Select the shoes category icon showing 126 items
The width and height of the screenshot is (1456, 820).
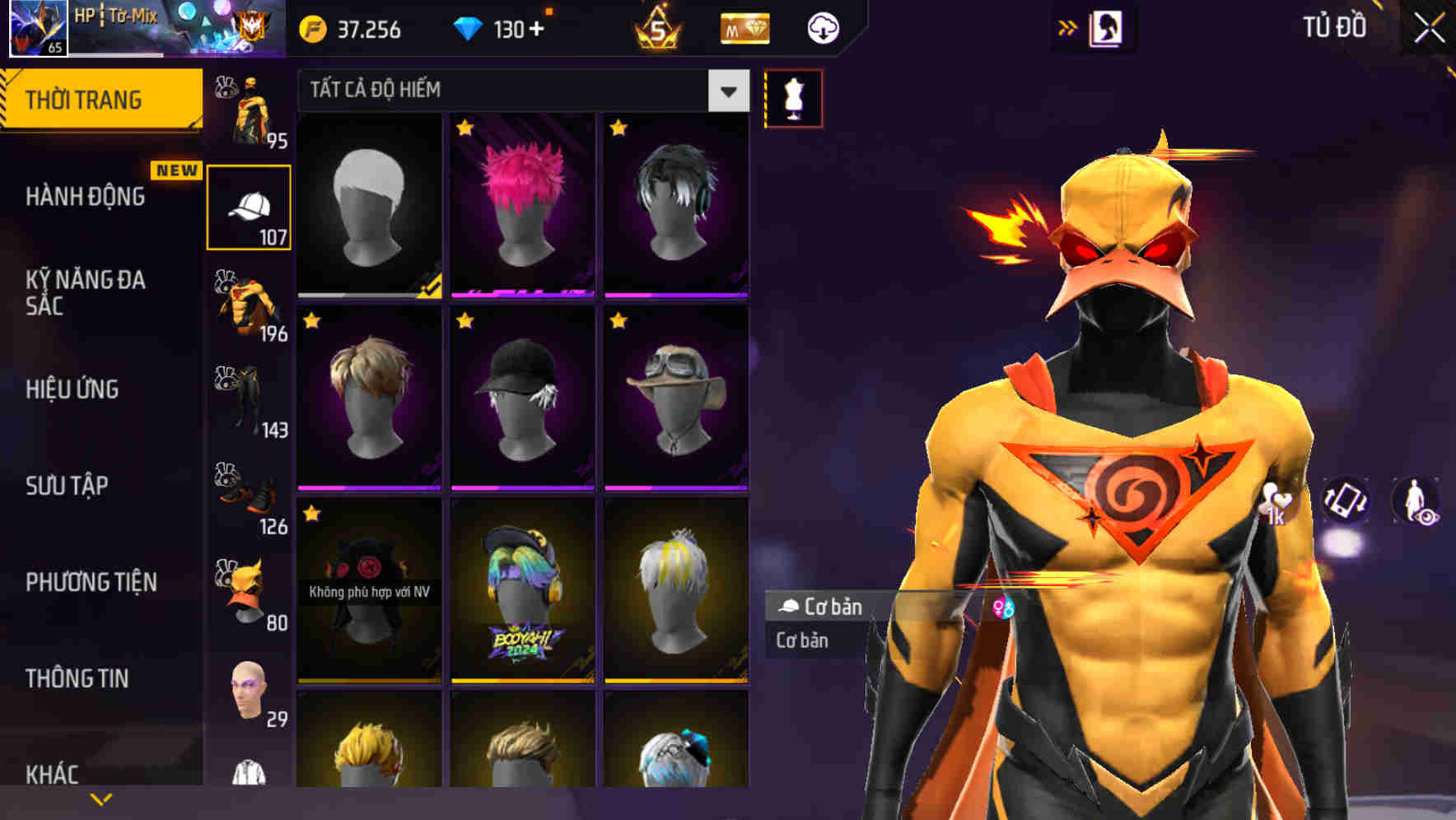pos(247,494)
